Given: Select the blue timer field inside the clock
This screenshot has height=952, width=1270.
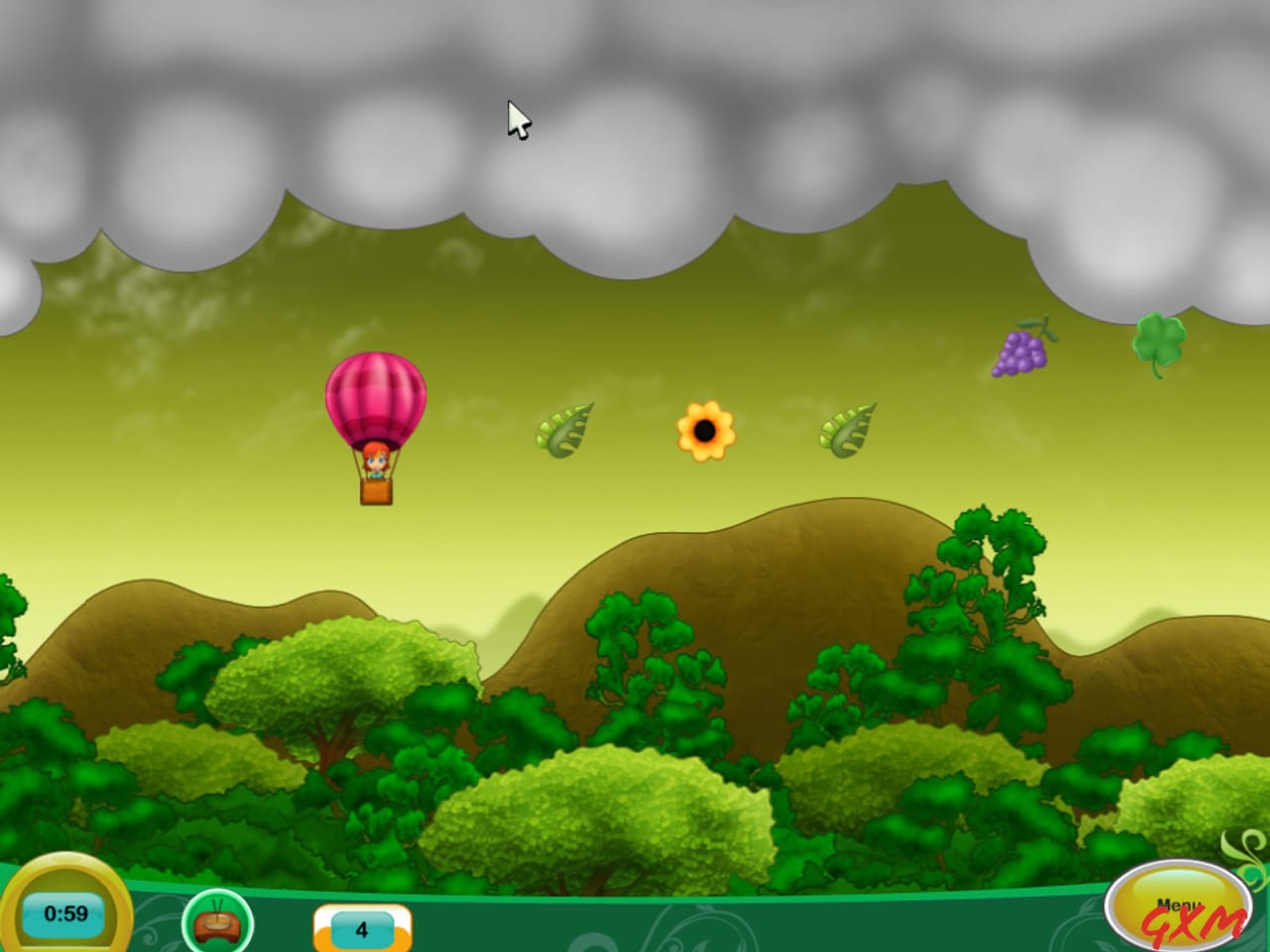Looking at the screenshot, I should pos(63,913).
